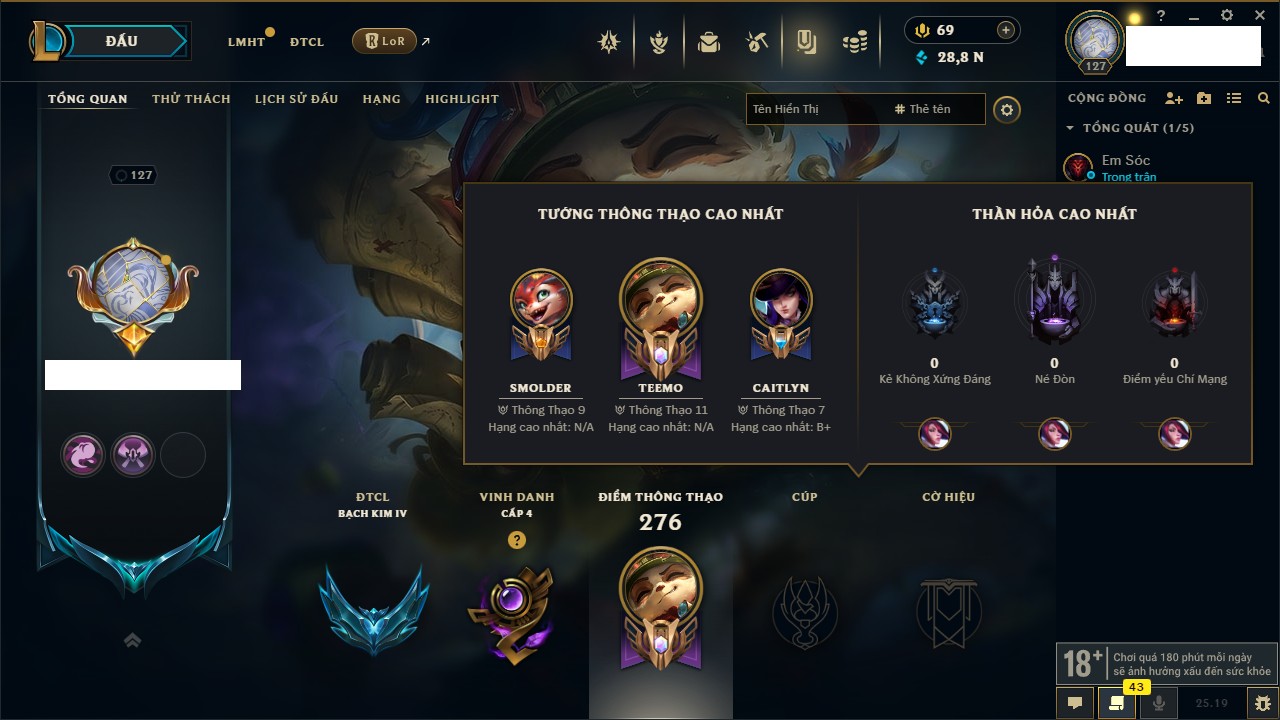The height and width of the screenshot is (720, 1280).
Task: Switch to the LỊCH SỬ ĐẤU tab
Action: pos(296,99)
